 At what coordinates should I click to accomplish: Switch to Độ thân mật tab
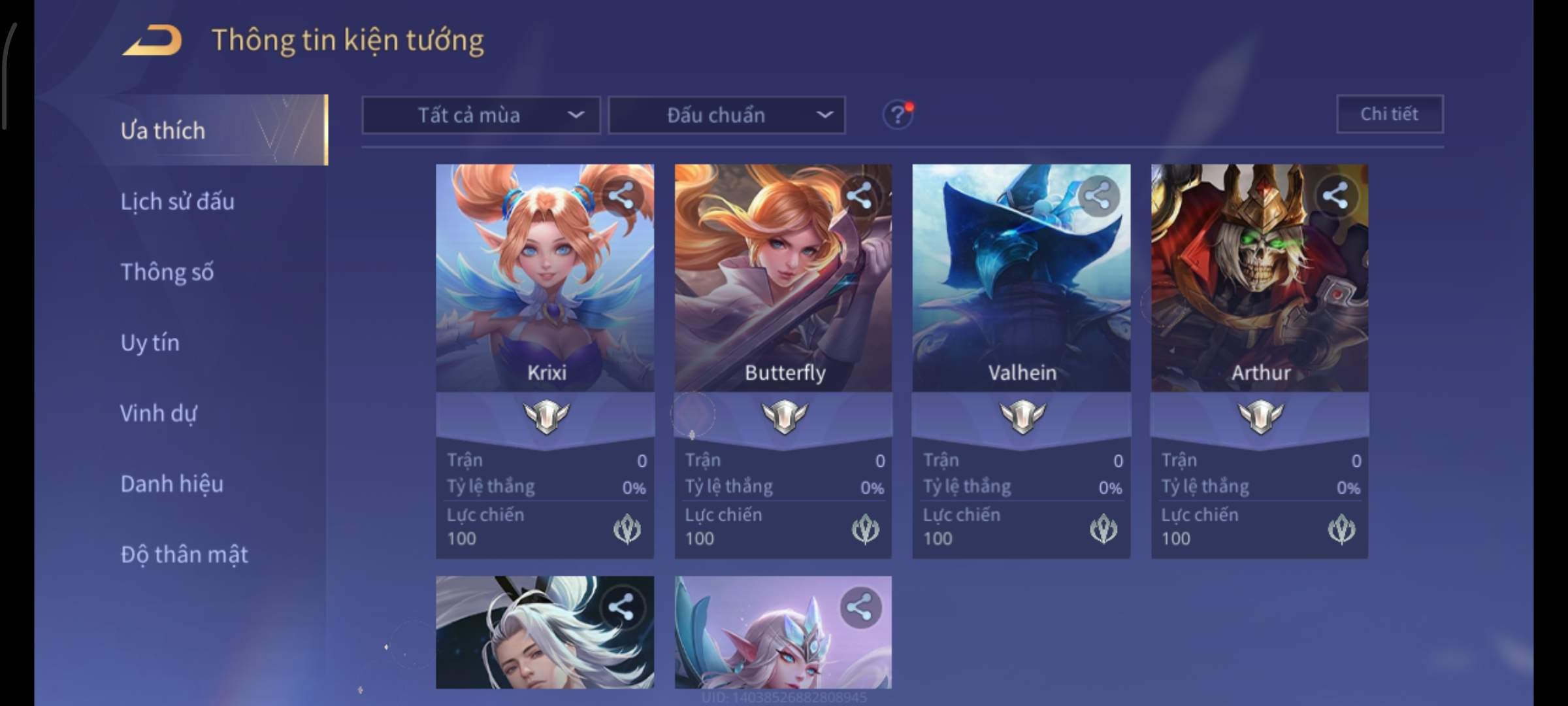pos(184,554)
